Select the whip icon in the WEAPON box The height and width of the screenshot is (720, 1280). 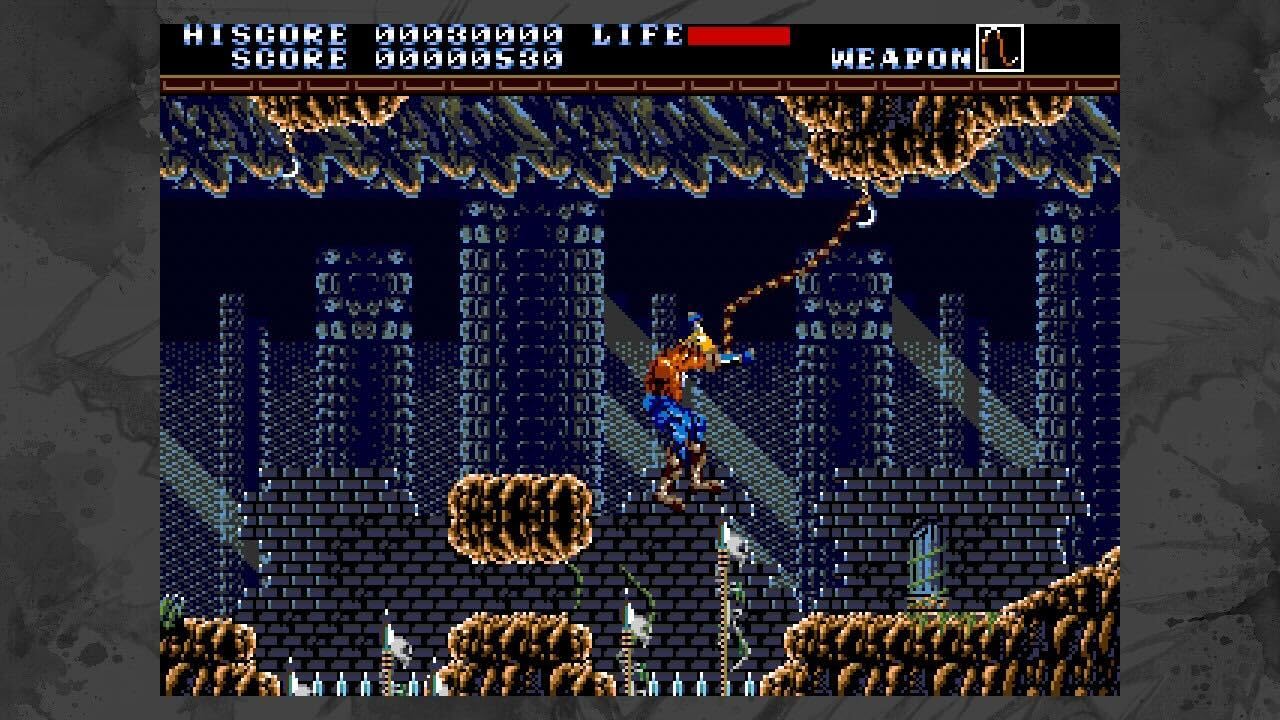(998, 48)
